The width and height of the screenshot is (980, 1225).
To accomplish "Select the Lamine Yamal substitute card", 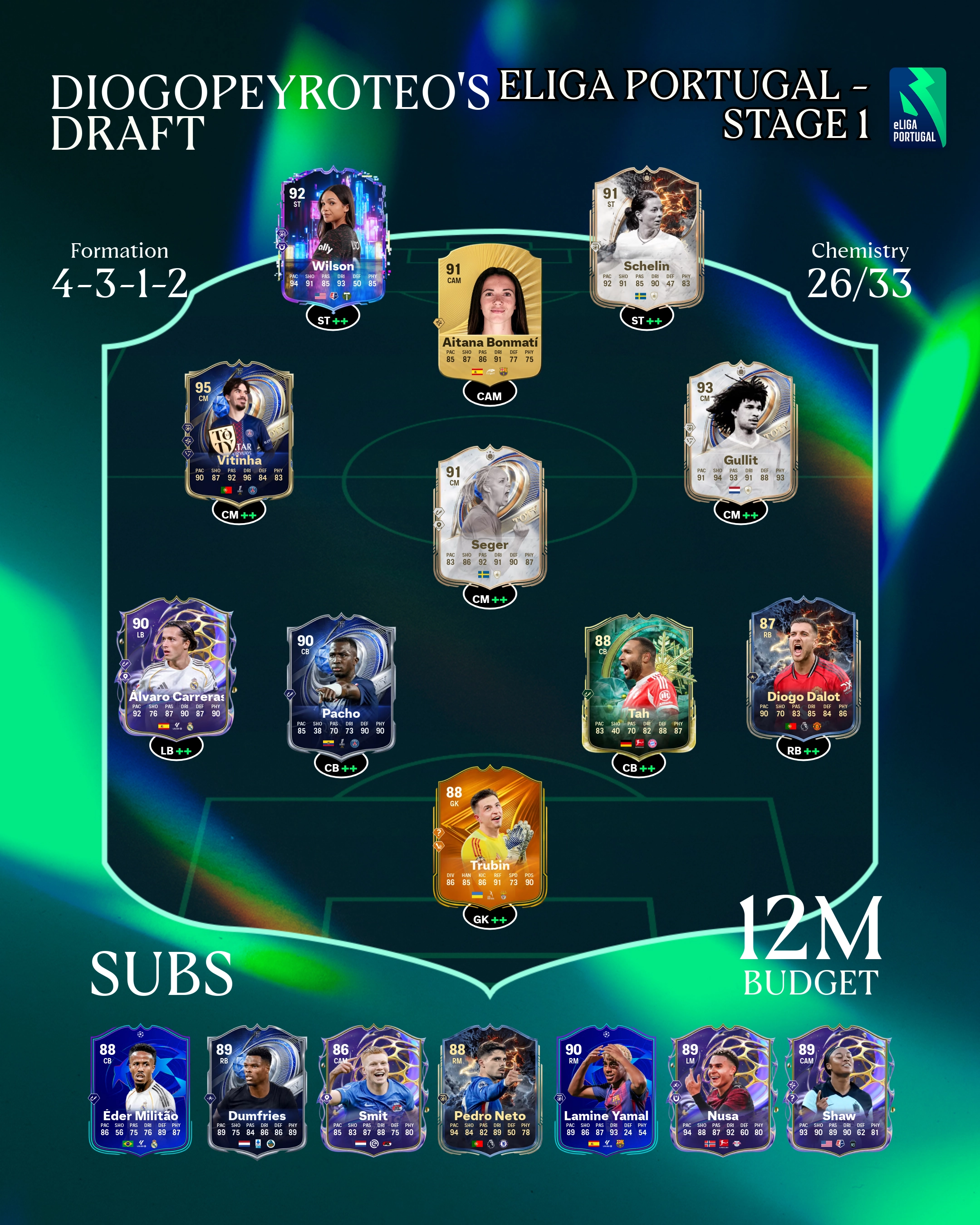I will [x=606, y=1090].
